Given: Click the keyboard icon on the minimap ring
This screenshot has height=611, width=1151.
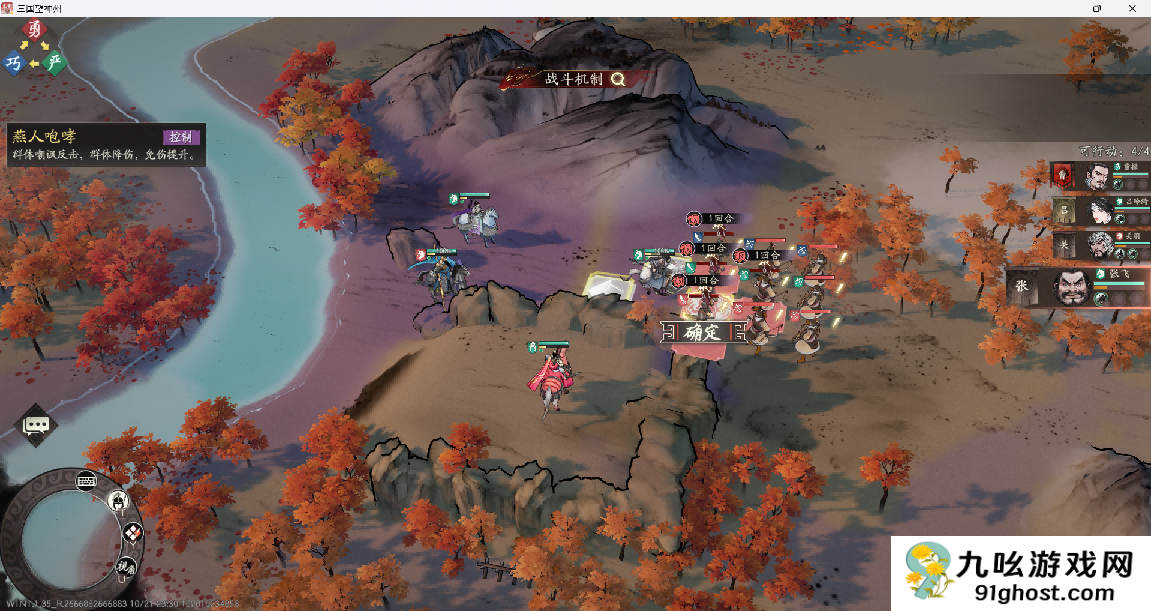Looking at the screenshot, I should pyautogui.click(x=87, y=479).
